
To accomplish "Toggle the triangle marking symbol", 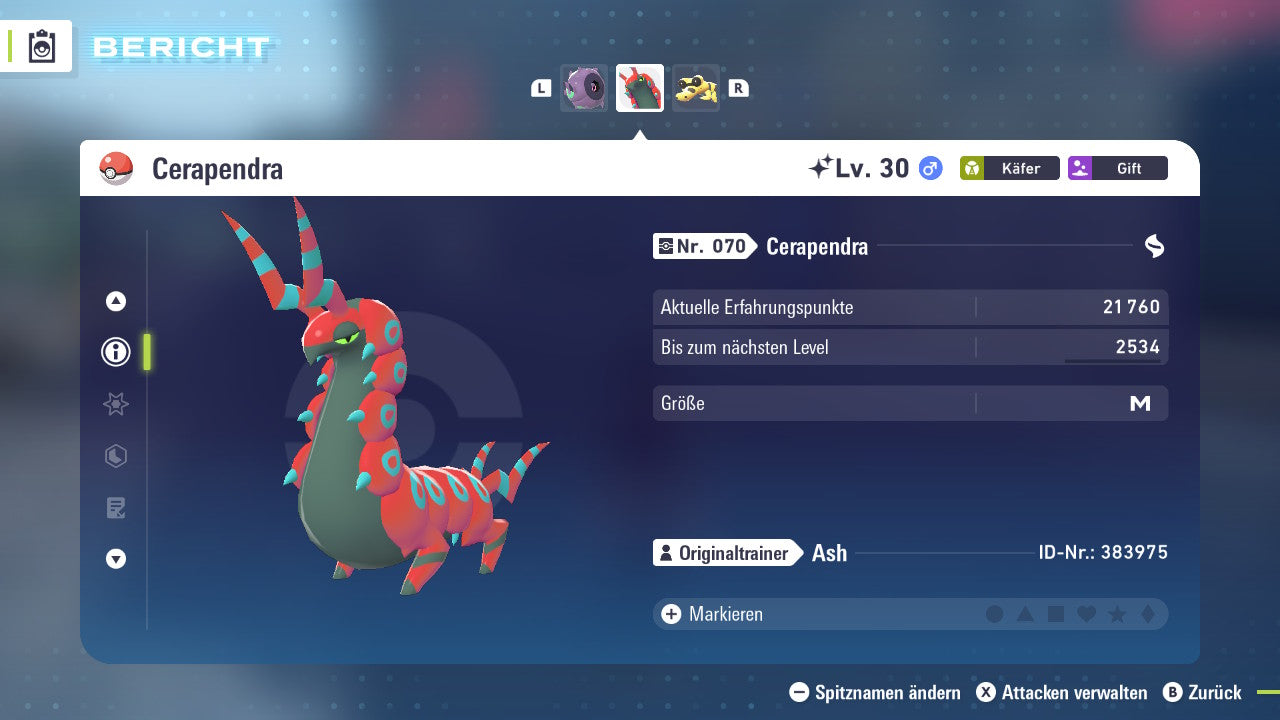I will (1025, 614).
